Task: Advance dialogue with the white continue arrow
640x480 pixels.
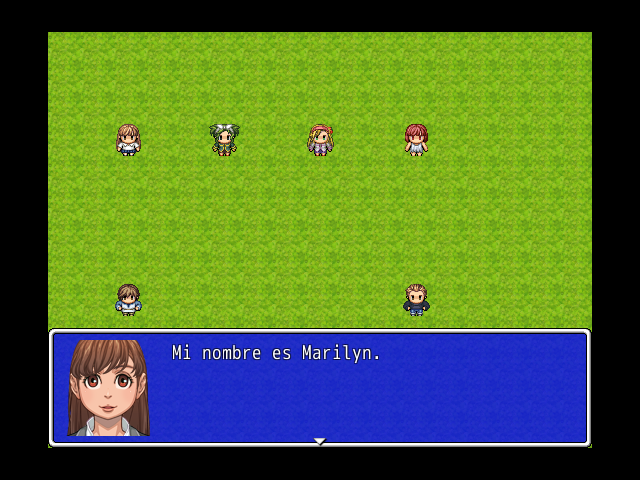Action: (320, 440)
